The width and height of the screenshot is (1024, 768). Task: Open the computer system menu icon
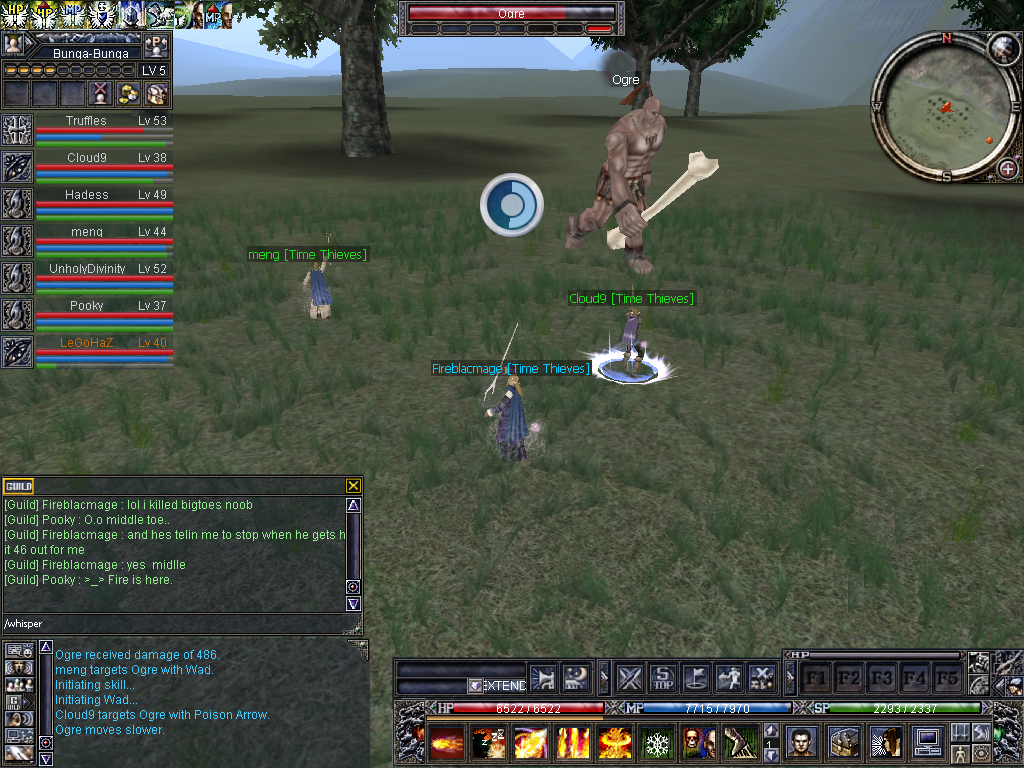point(927,742)
